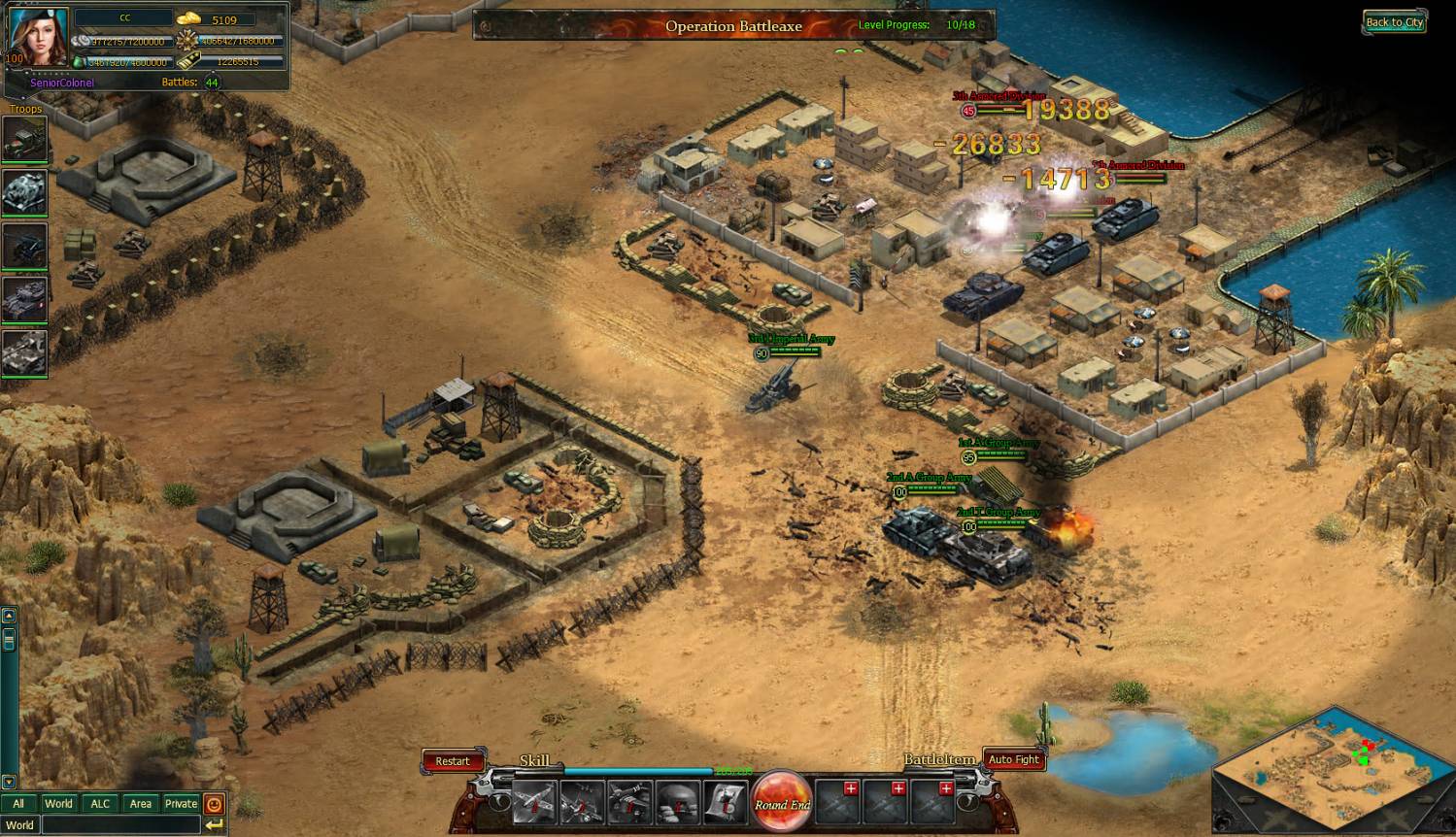This screenshot has height=837, width=1456.
Task: Restart the battle
Action: (452, 761)
